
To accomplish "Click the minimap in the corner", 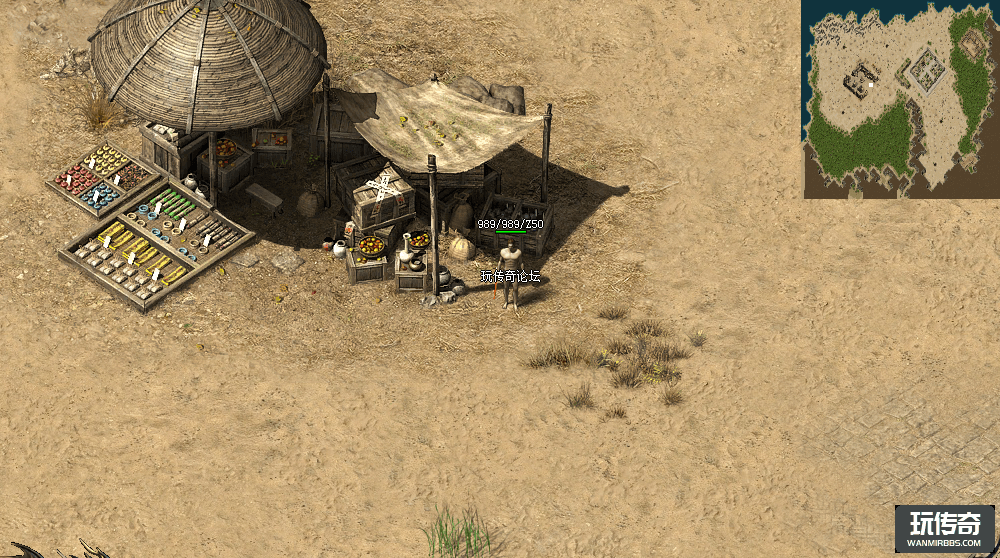I will [x=899, y=99].
